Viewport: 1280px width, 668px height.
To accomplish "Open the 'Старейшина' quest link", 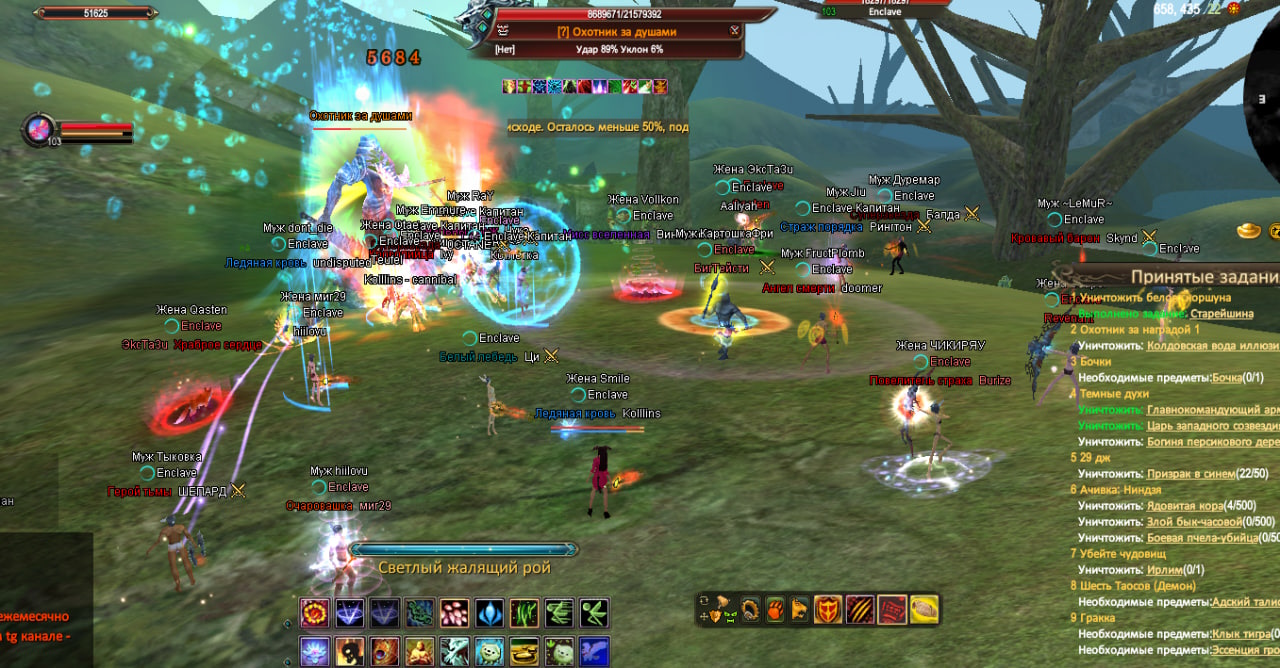I will pyautogui.click(x=1222, y=313).
